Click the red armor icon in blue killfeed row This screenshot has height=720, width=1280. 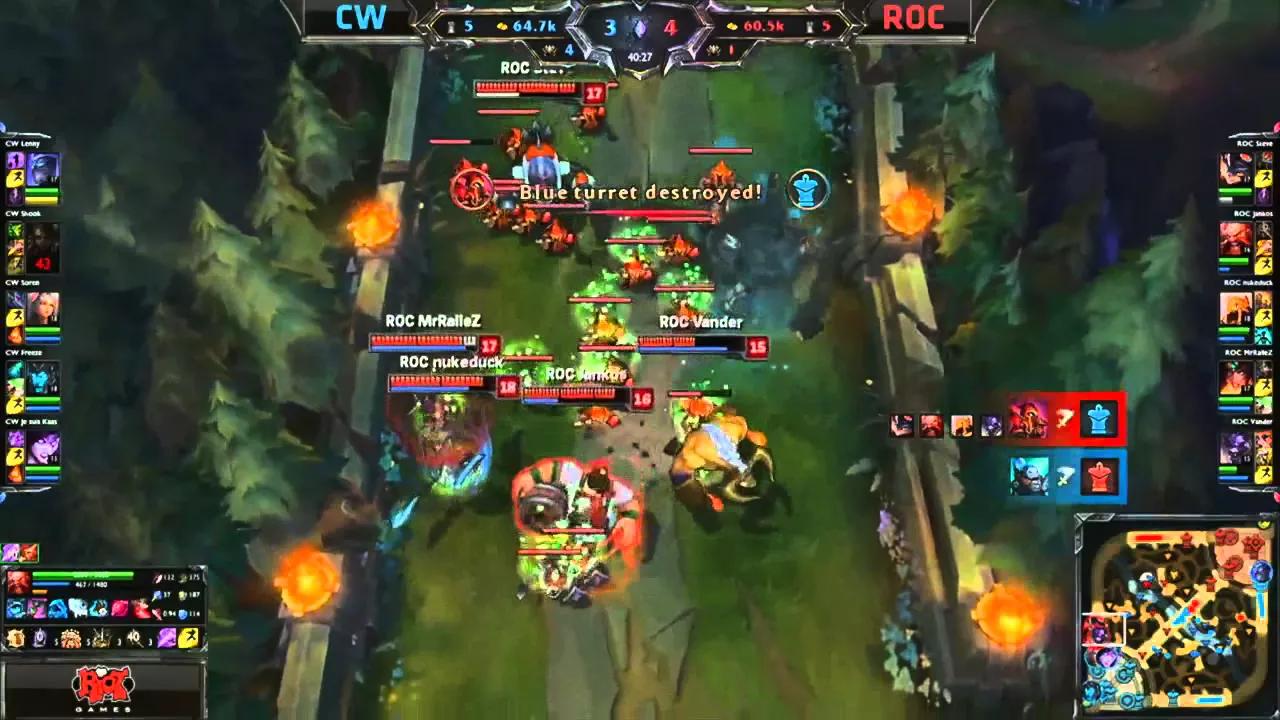pyautogui.click(x=1098, y=477)
